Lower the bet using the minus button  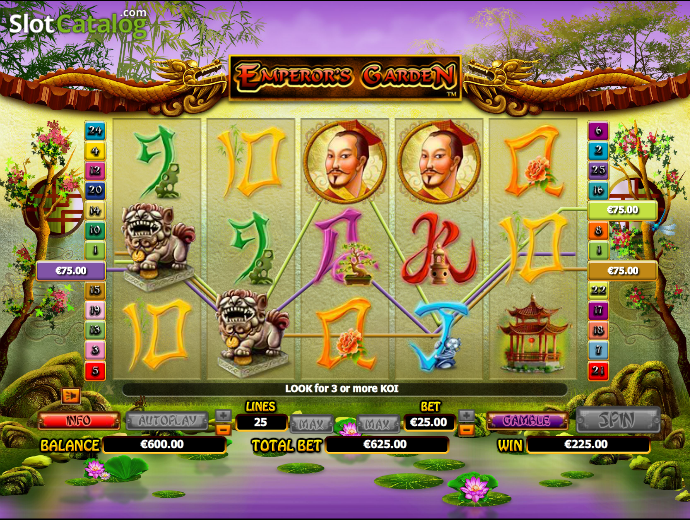click(466, 429)
